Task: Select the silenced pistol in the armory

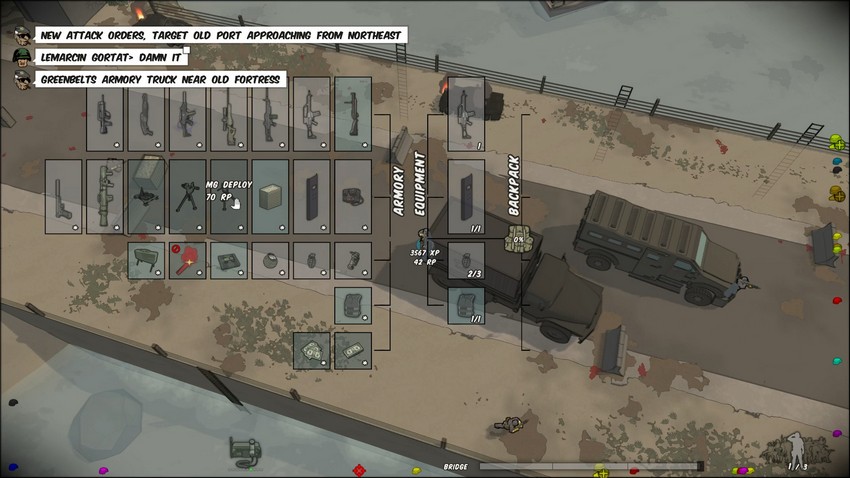Action: (64, 196)
